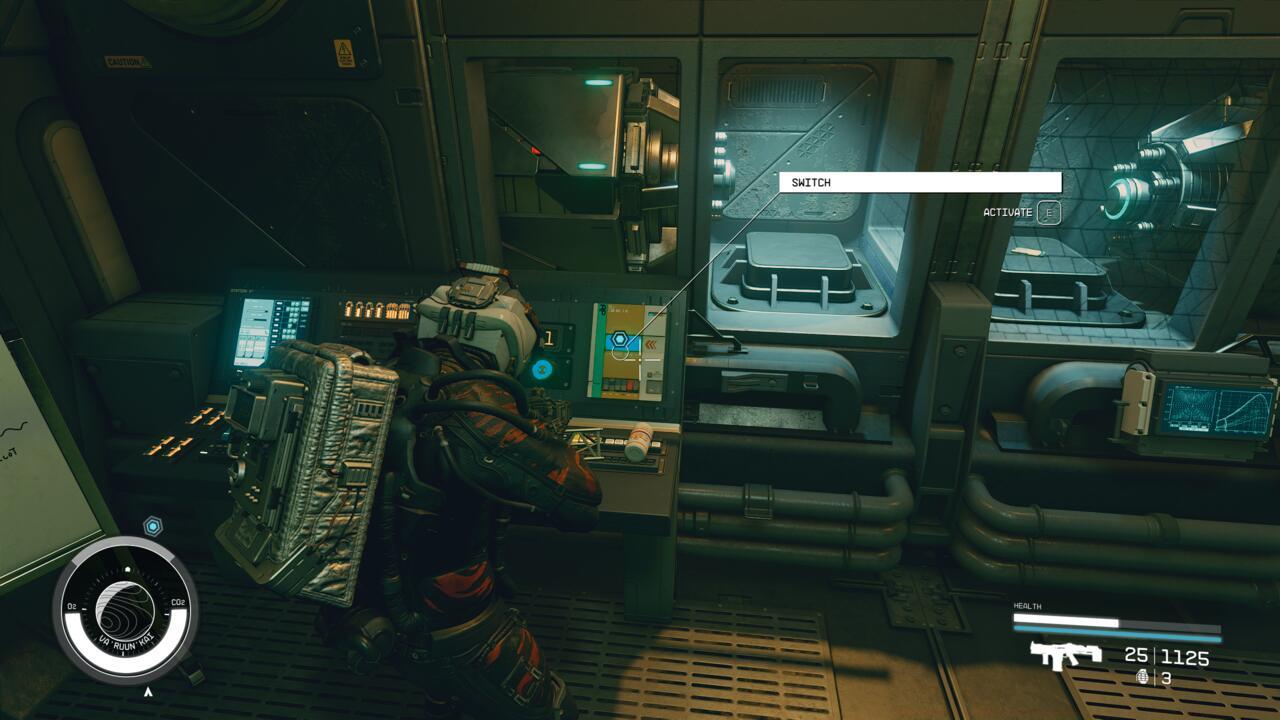
Task: Click the white Health progress bar
Action: click(1065, 618)
